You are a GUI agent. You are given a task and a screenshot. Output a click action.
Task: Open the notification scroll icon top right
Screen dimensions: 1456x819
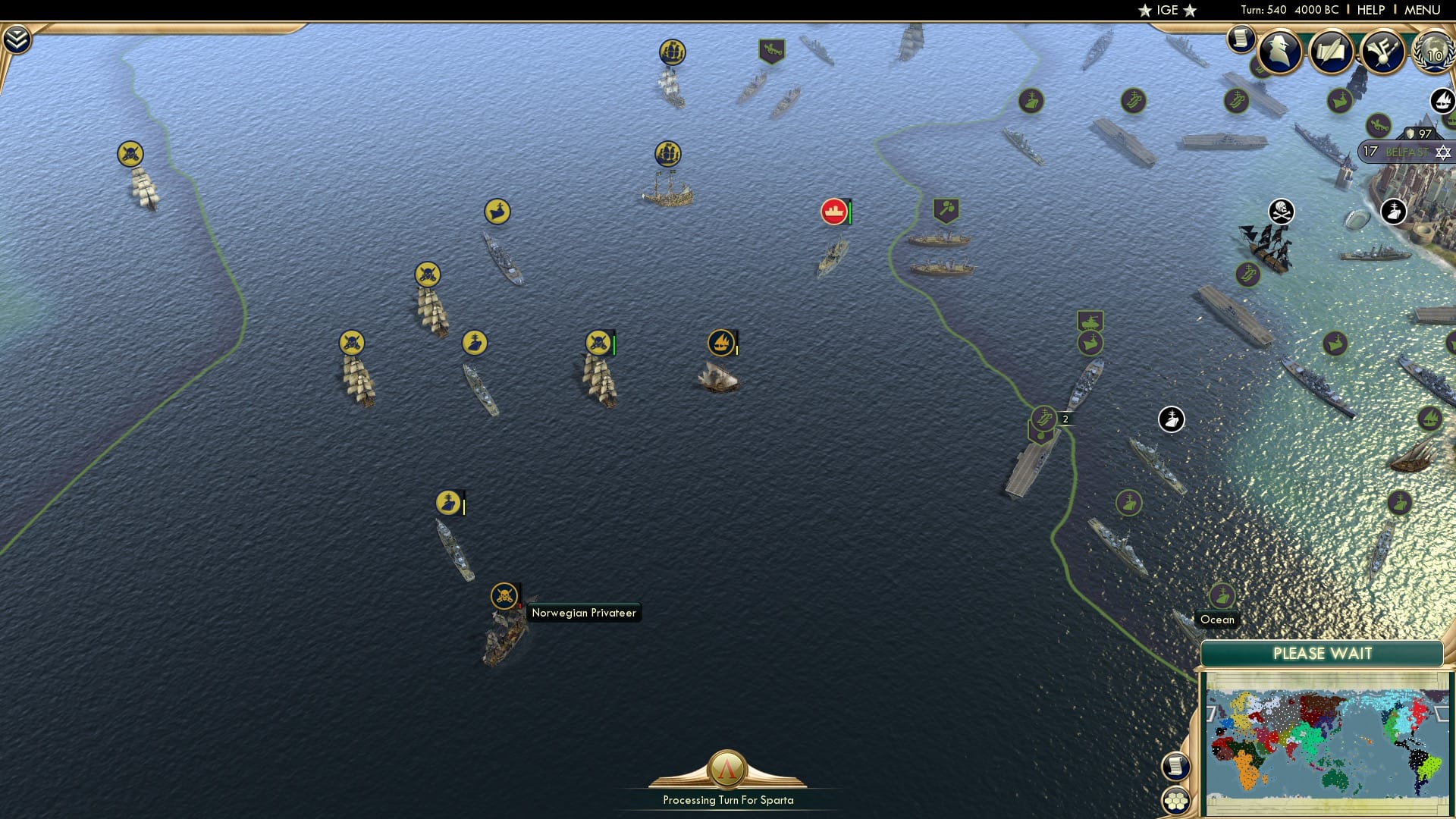coord(1241,38)
